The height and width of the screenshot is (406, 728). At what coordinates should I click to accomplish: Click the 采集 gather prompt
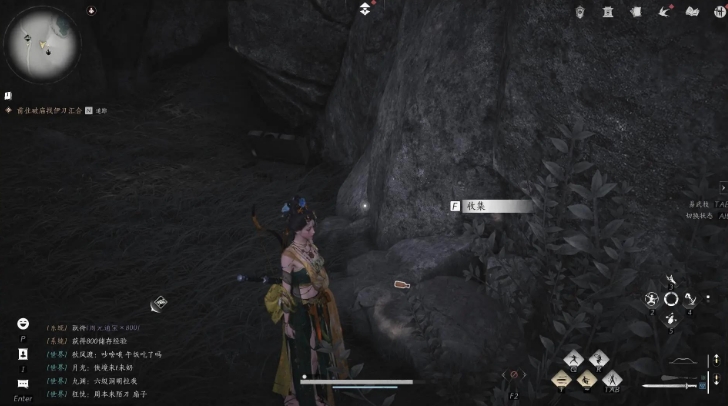tap(490, 206)
